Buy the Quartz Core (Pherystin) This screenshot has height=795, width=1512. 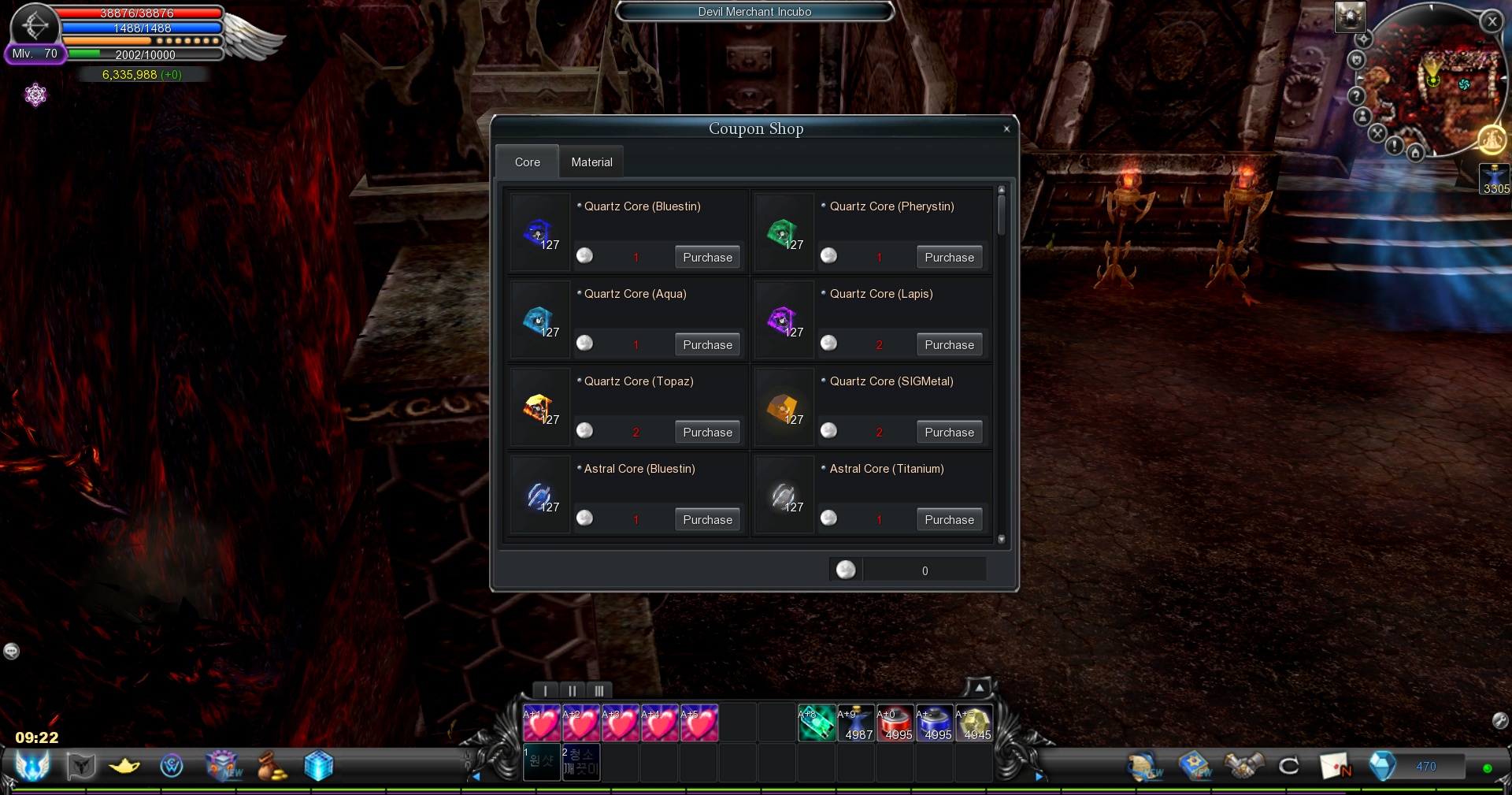(949, 258)
